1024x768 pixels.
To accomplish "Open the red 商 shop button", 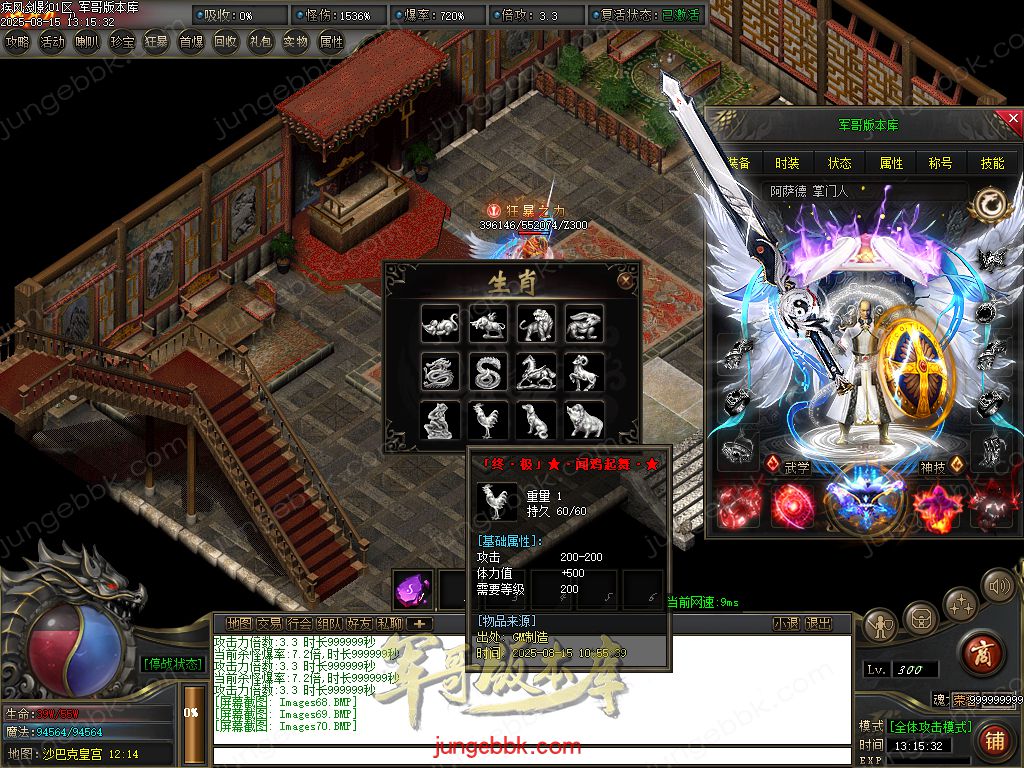I will tap(981, 653).
